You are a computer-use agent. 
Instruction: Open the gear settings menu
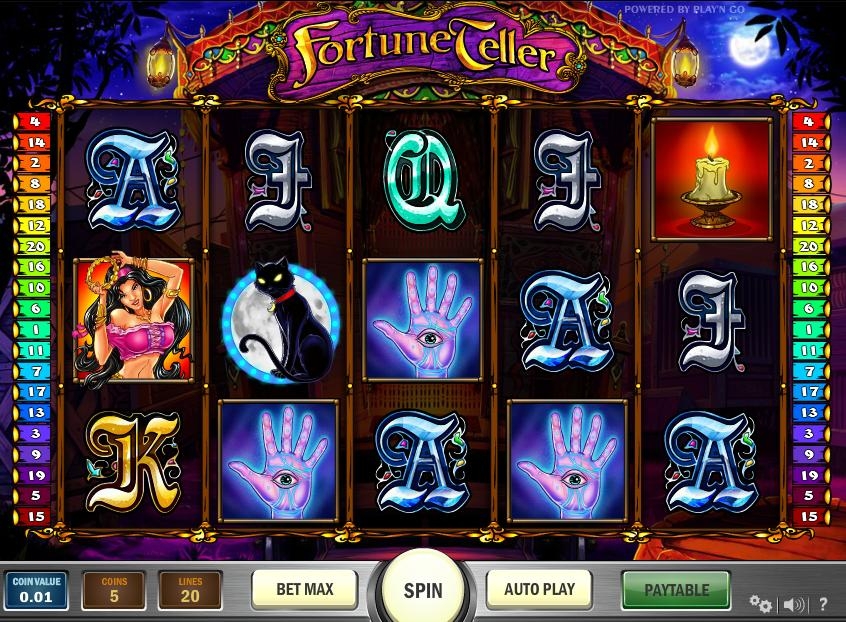pyautogui.click(x=760, y=604)
